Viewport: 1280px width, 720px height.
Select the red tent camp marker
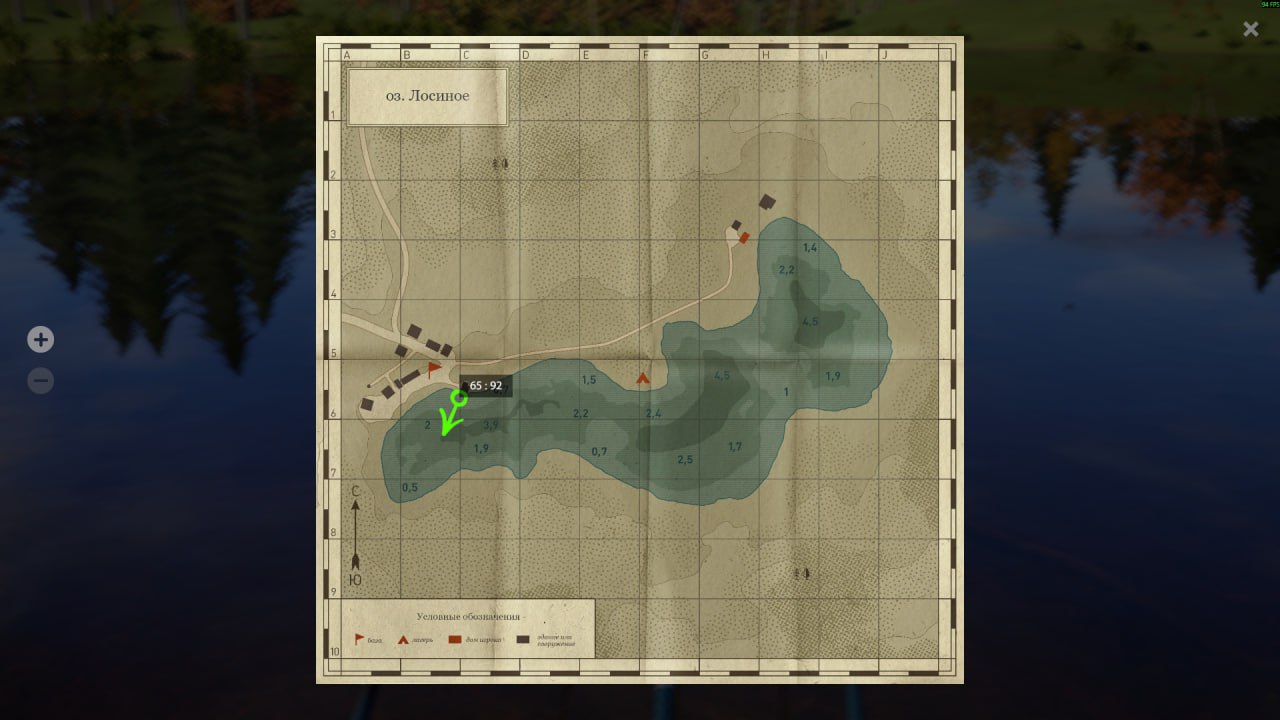click(643, 378)
